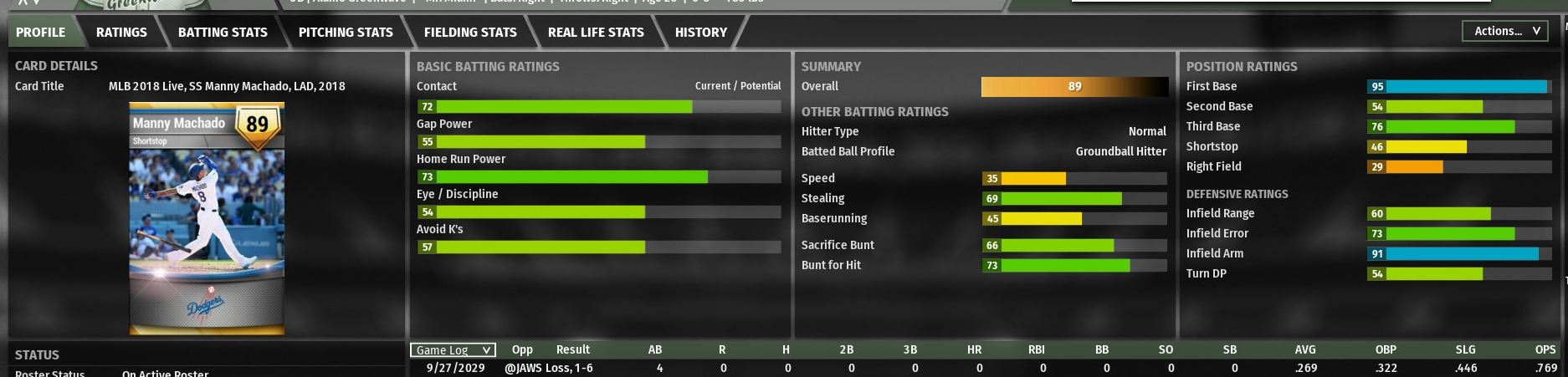Image resolution: width=1568 pixels, height=377 pixels.
Task: Show the Pitching Stats tab
Action: click(346, 33)
